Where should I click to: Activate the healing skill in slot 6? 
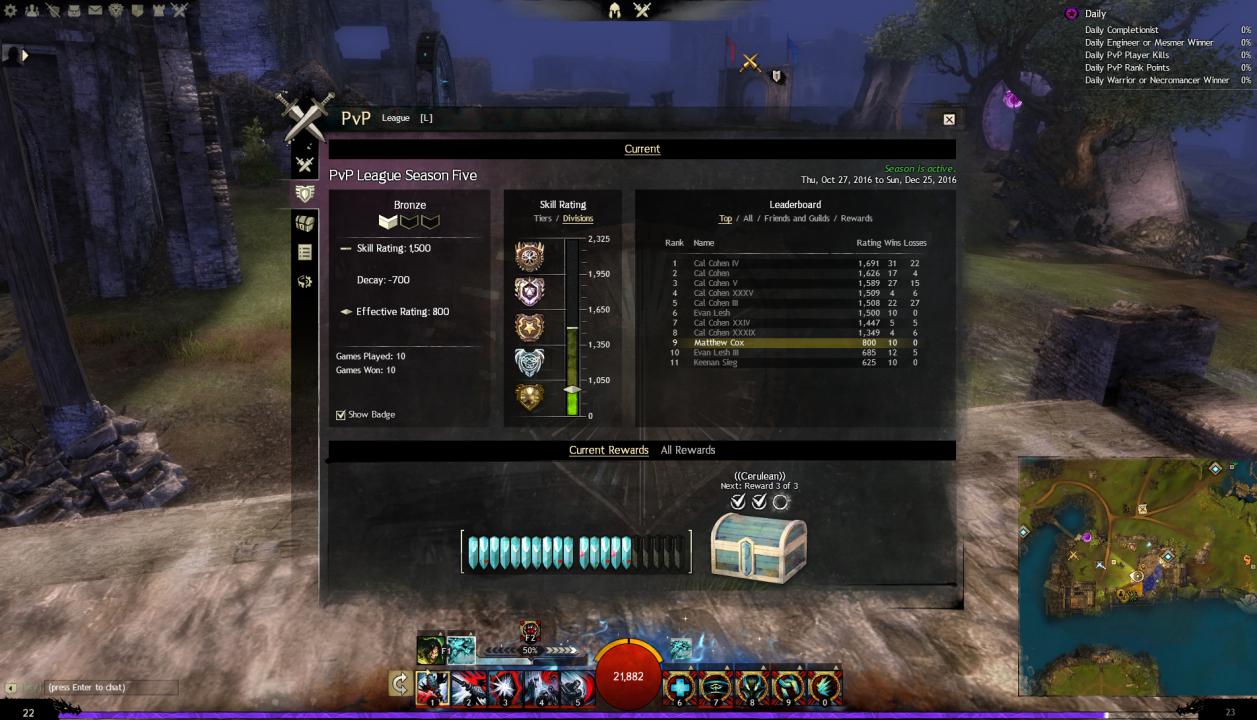pyautogui.click(x=681, y=686)
